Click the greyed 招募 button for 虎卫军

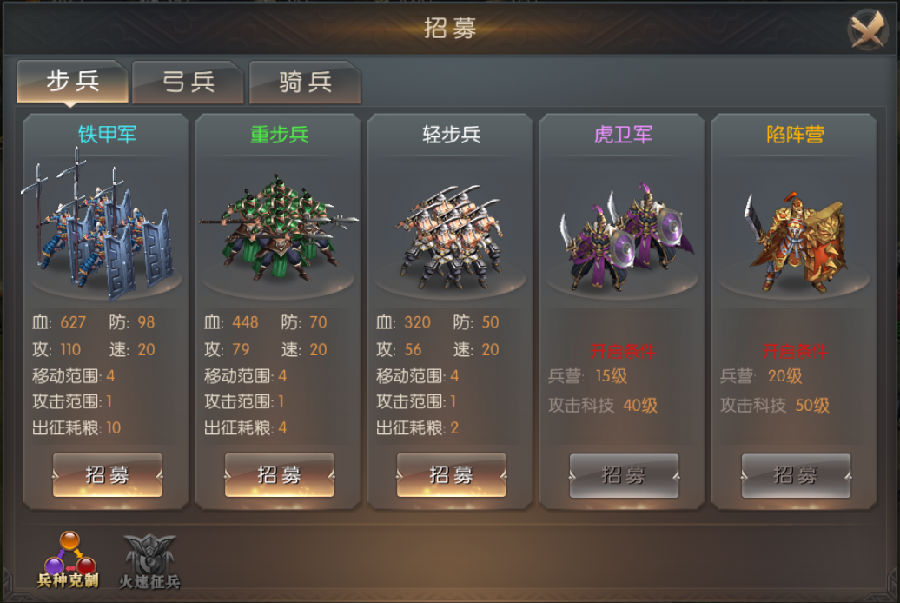(624, 475)
